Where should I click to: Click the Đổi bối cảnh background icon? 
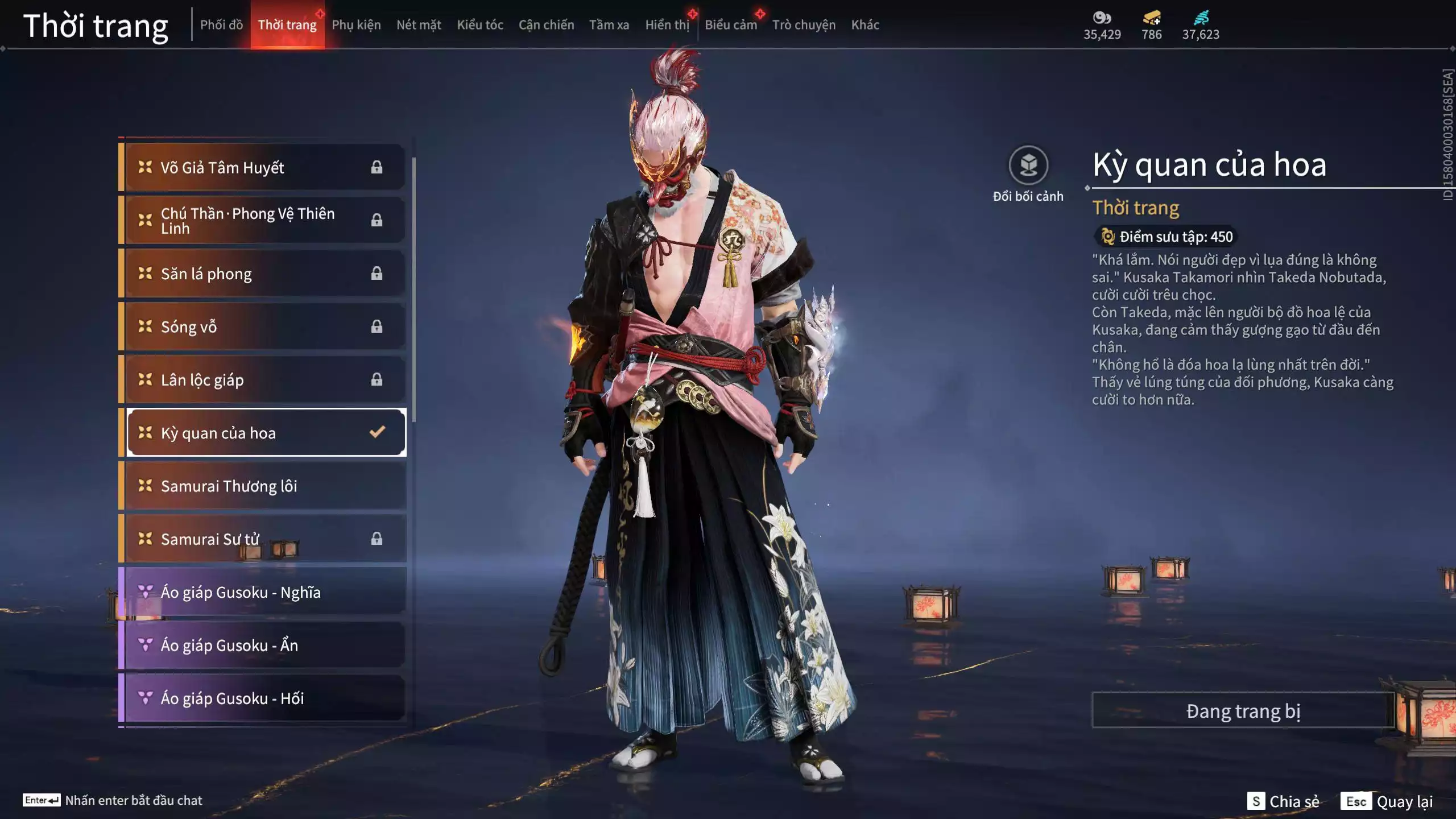(1028, 166)
